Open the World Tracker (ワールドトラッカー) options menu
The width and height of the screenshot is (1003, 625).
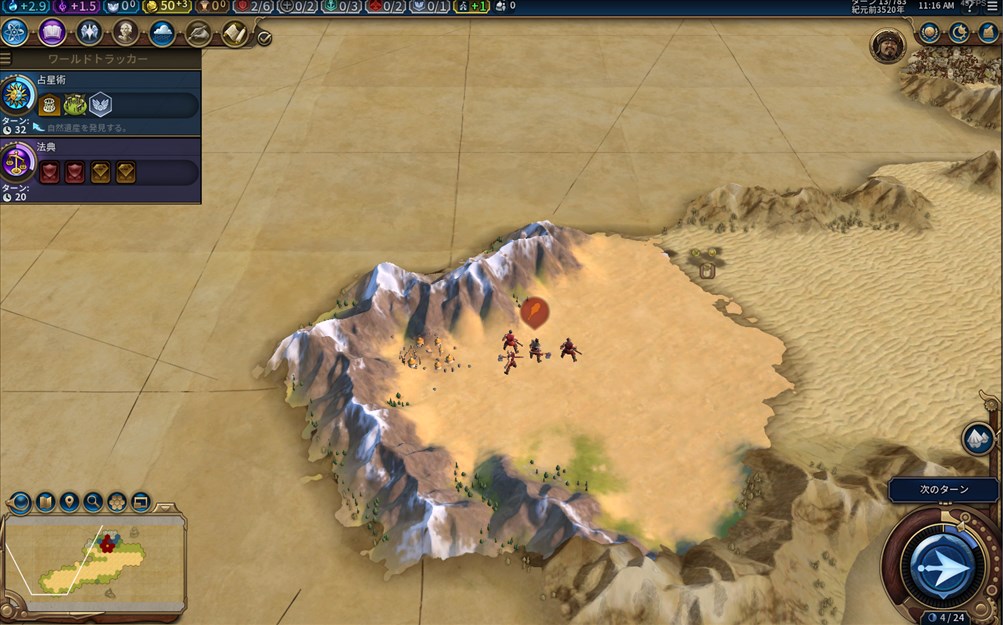(x=6, y=59)
